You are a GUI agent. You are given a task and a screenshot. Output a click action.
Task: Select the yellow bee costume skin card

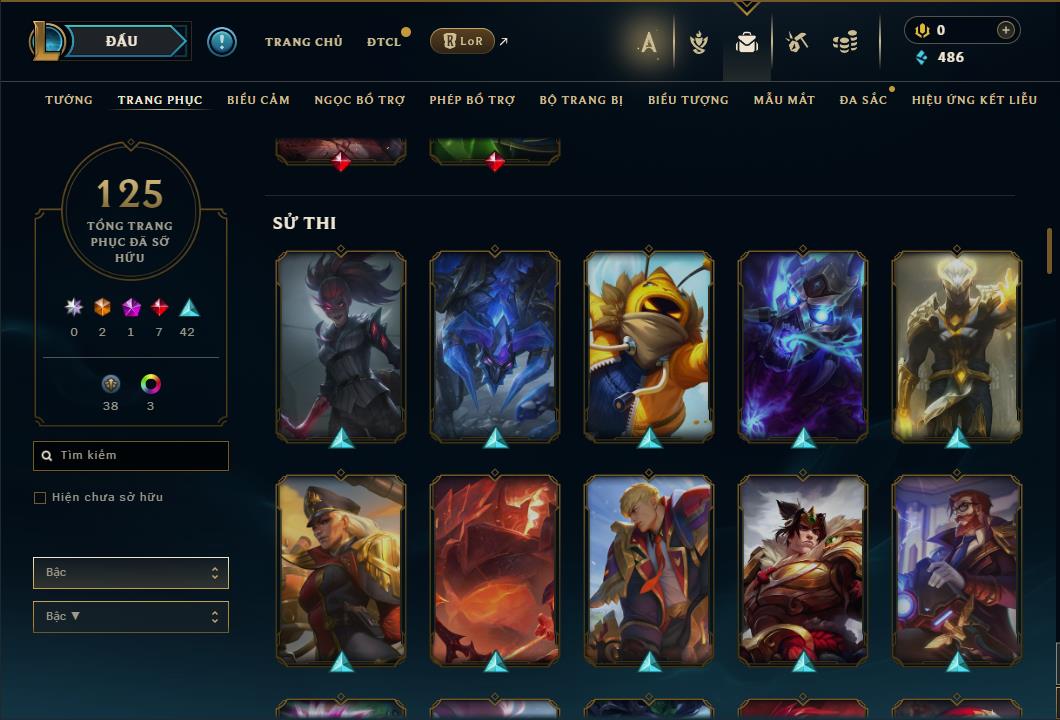click(649, 345)
